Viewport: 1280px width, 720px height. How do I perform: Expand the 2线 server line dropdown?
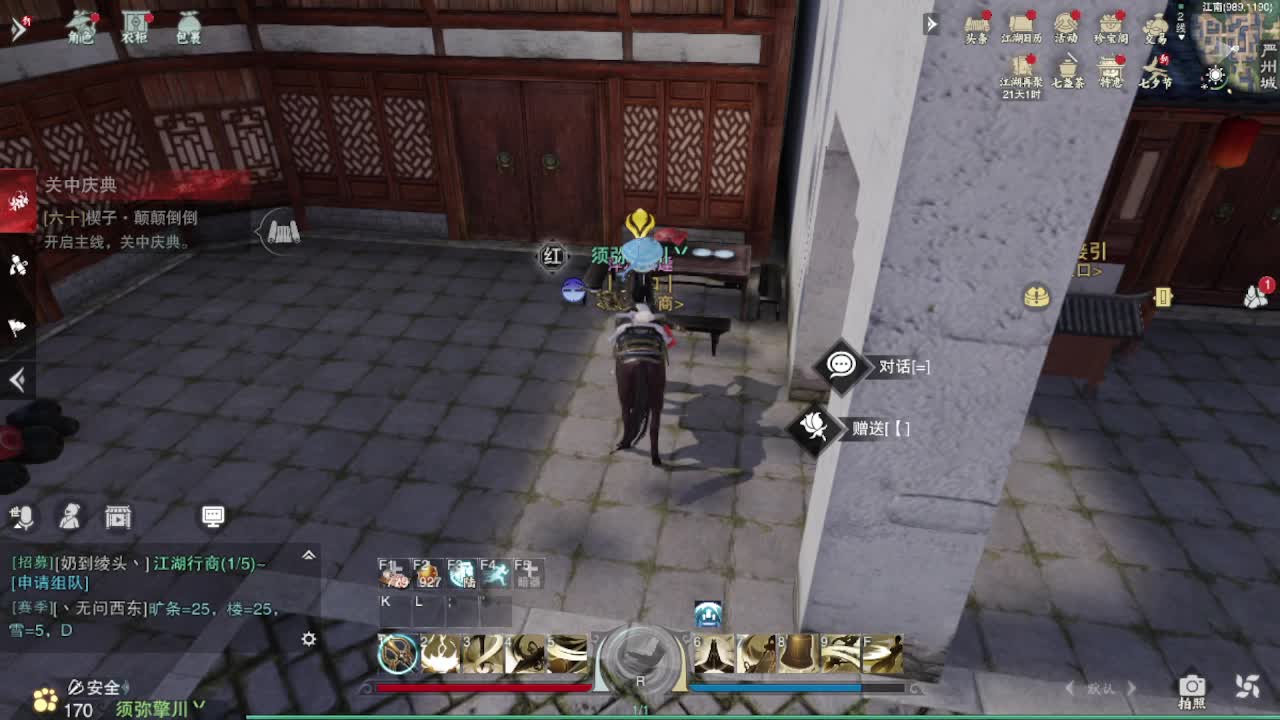[1180, 26]
